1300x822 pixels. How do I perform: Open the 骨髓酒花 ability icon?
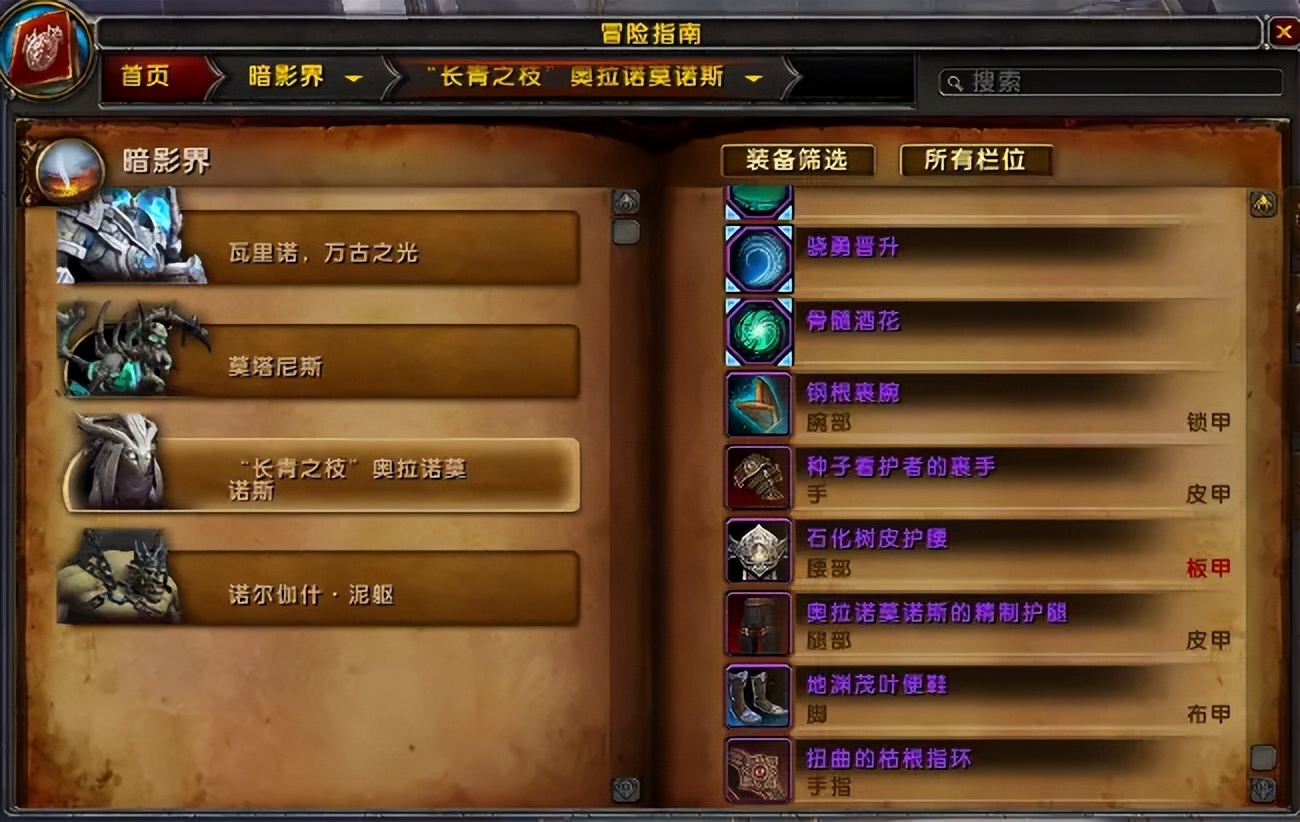pos(759,333)
